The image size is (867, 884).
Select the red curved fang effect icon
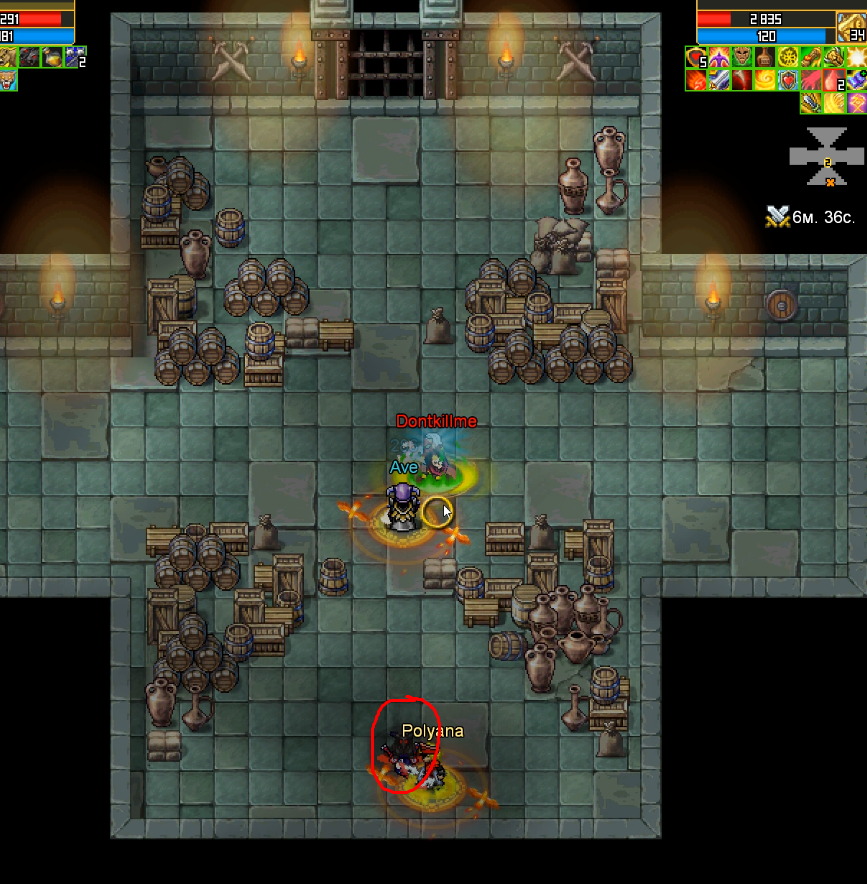pyautogui.click(x=741, y=80)
